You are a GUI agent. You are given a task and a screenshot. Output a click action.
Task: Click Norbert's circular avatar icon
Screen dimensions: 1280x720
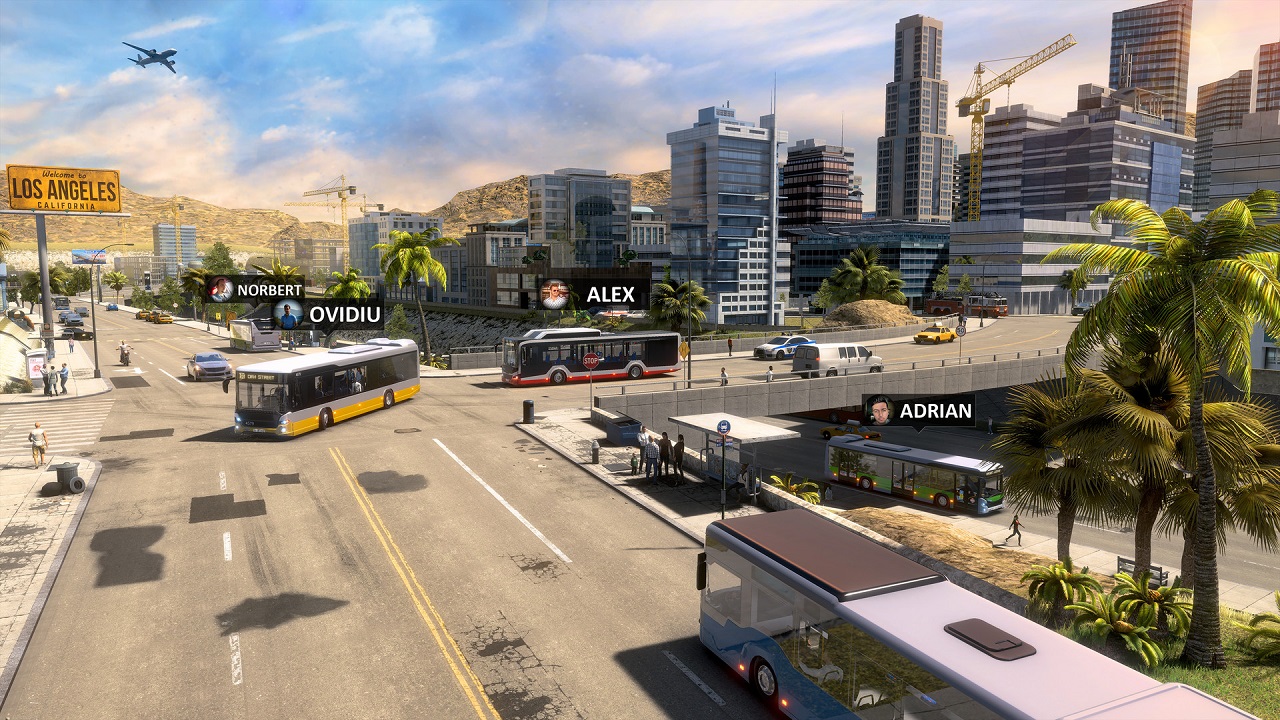coord(219,290)
